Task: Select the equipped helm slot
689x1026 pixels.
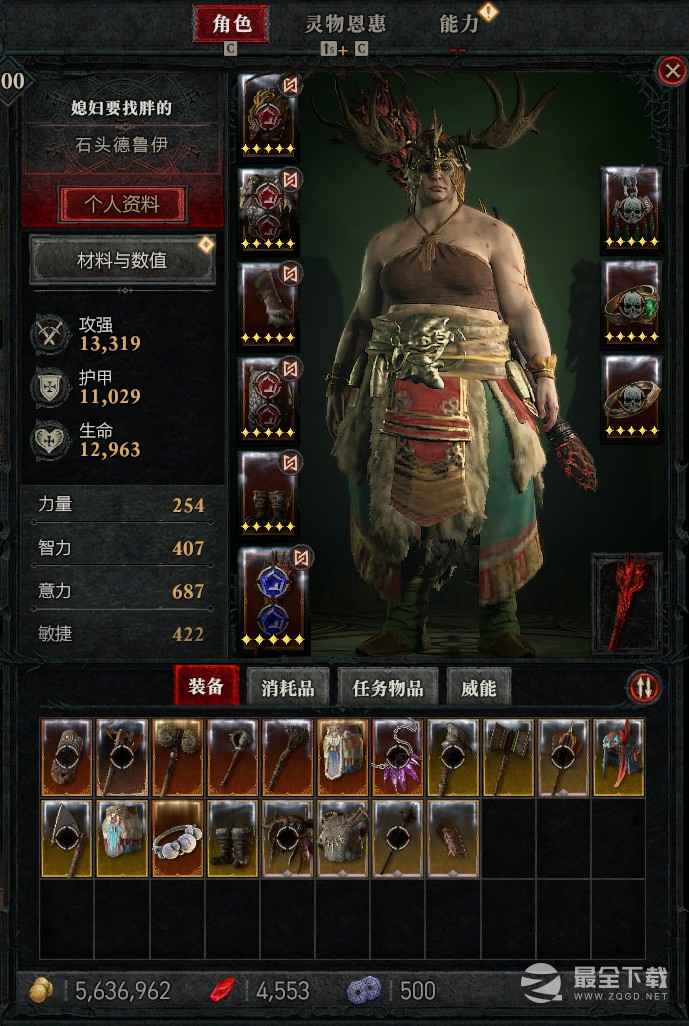Action: pyautogui.click(x=270, y=115)
